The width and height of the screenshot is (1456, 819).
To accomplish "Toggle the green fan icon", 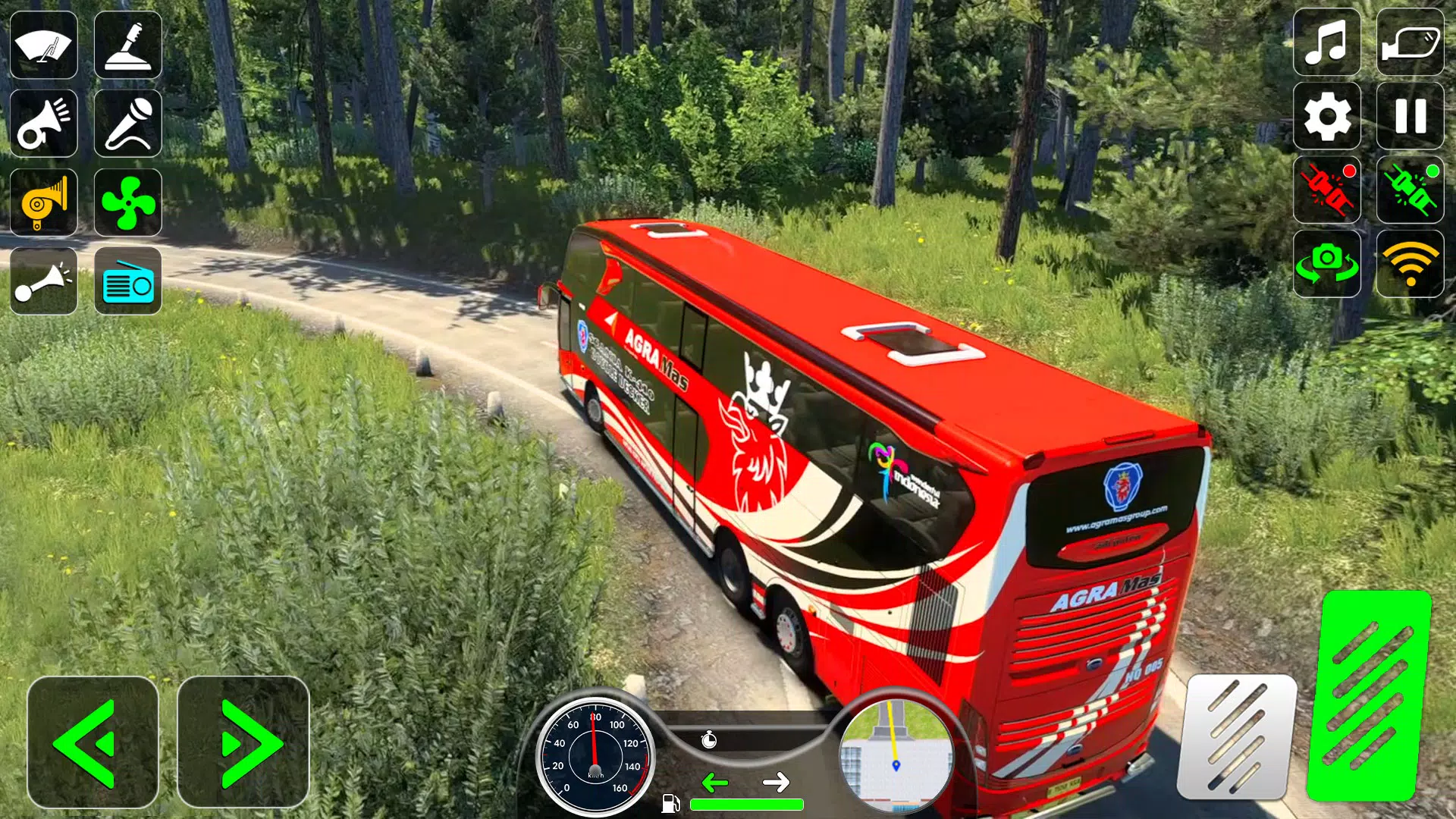I will pyautogui.click(x=128, y=202).
